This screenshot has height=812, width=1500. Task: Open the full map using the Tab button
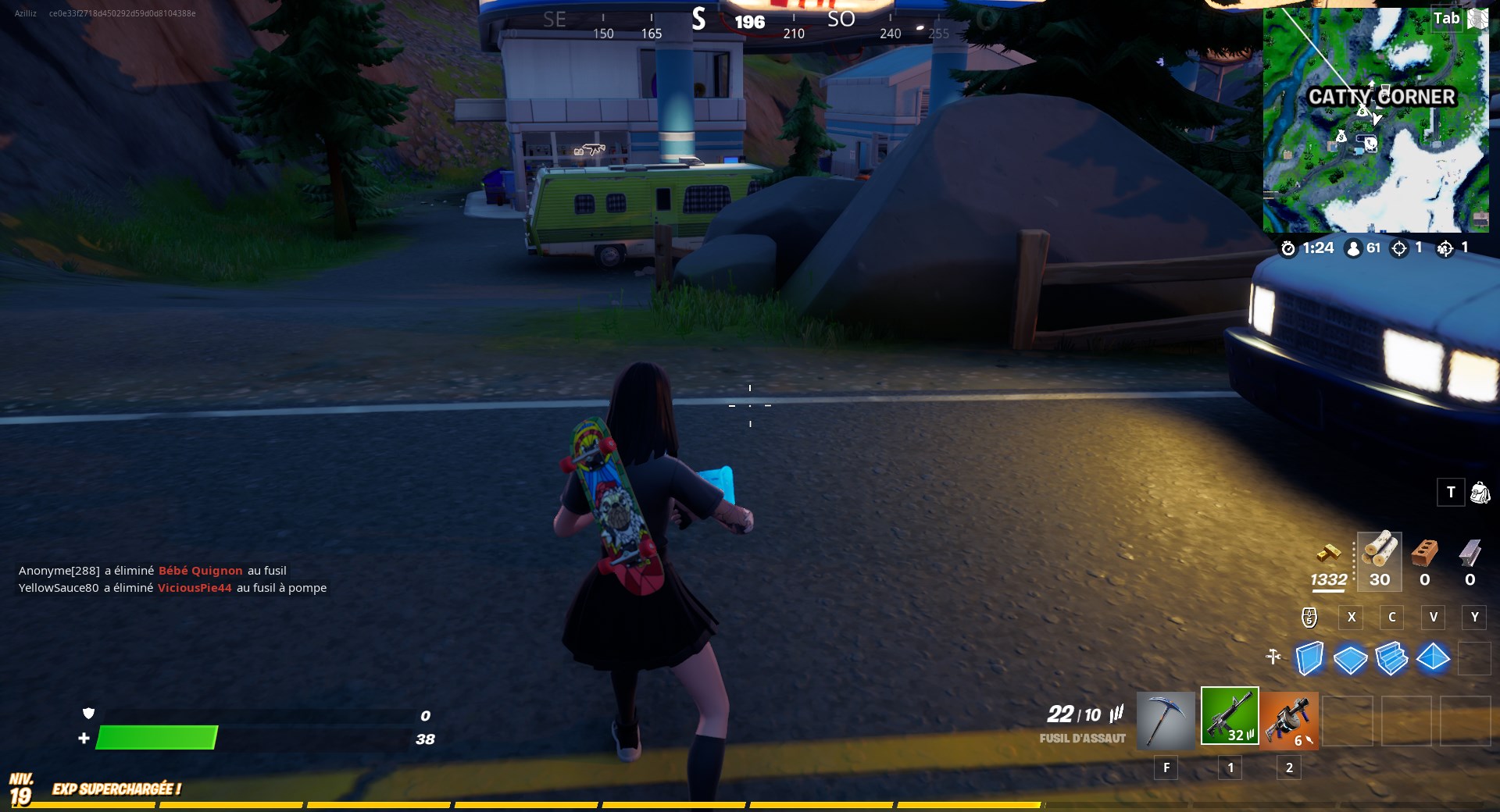pos(1446,19)
